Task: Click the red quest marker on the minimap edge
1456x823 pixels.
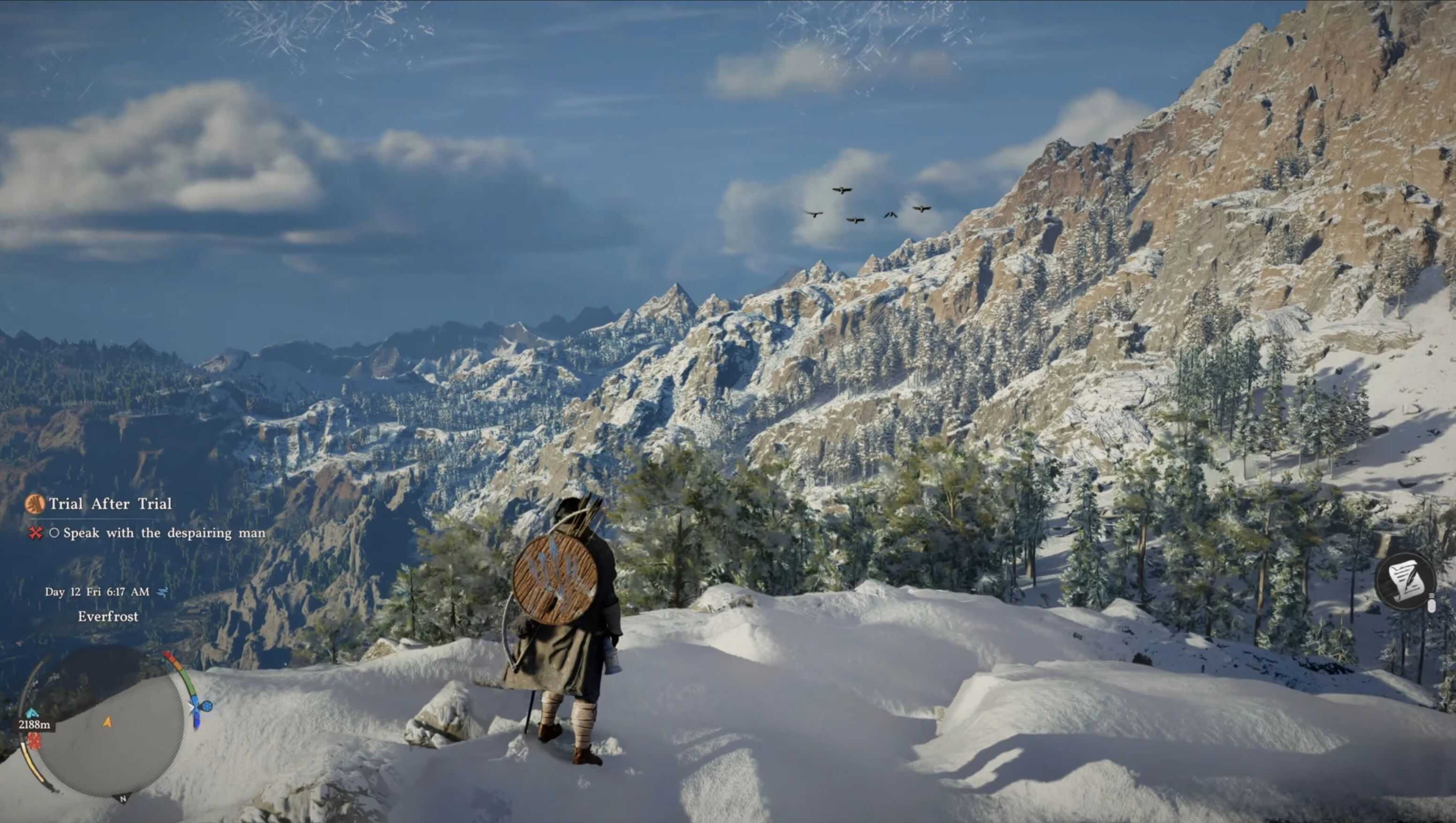Action: click(x=35, y=740)
